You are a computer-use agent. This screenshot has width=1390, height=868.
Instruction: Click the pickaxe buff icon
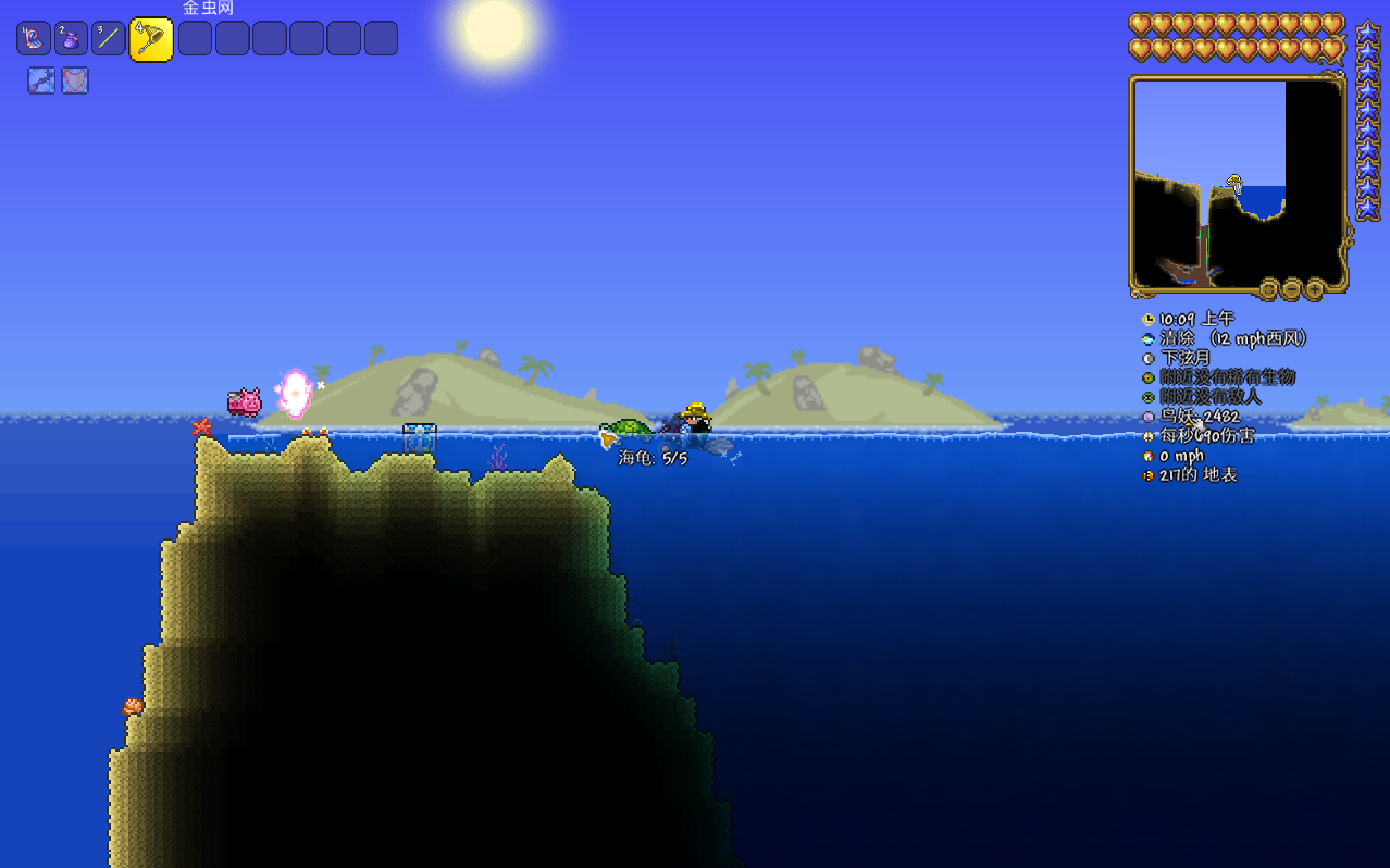pyautogui.click(x=41, y=80)
